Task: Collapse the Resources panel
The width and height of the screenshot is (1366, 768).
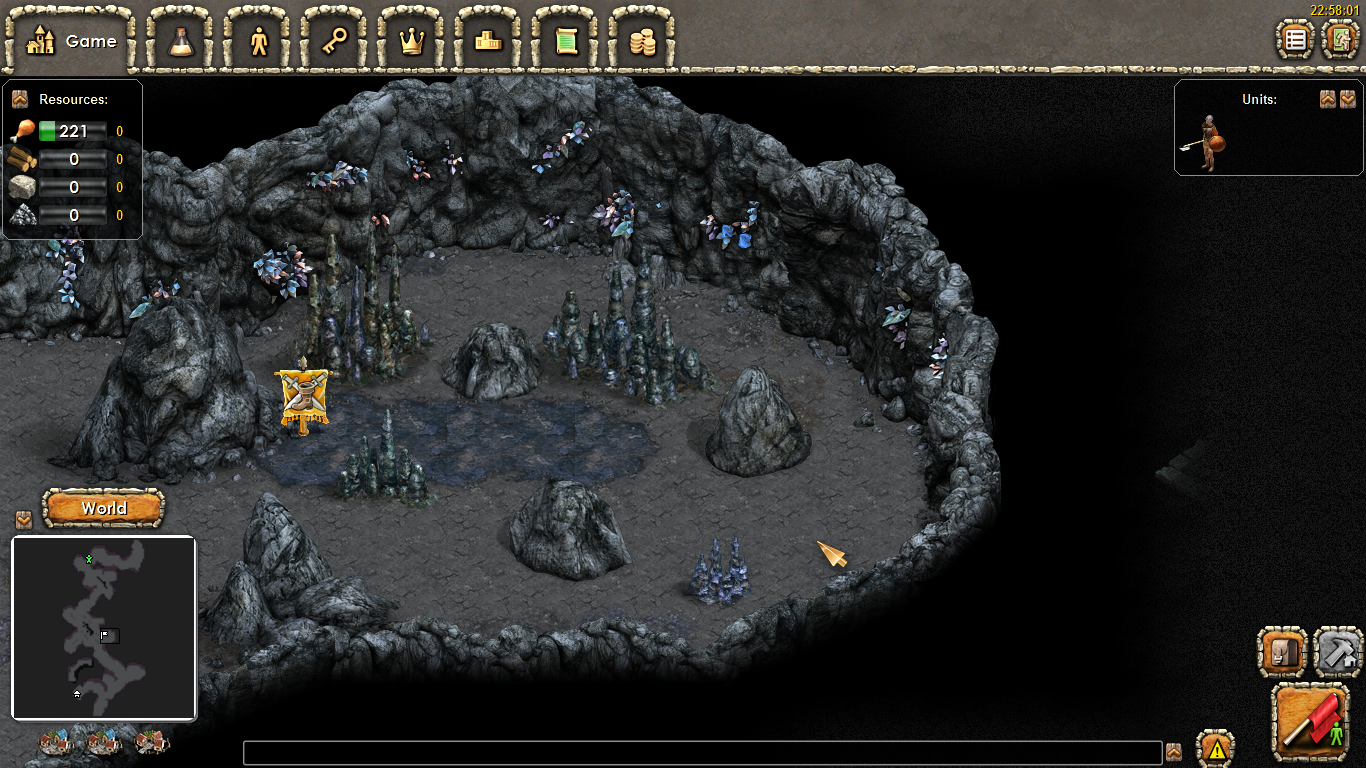Action: coord(19,99)
